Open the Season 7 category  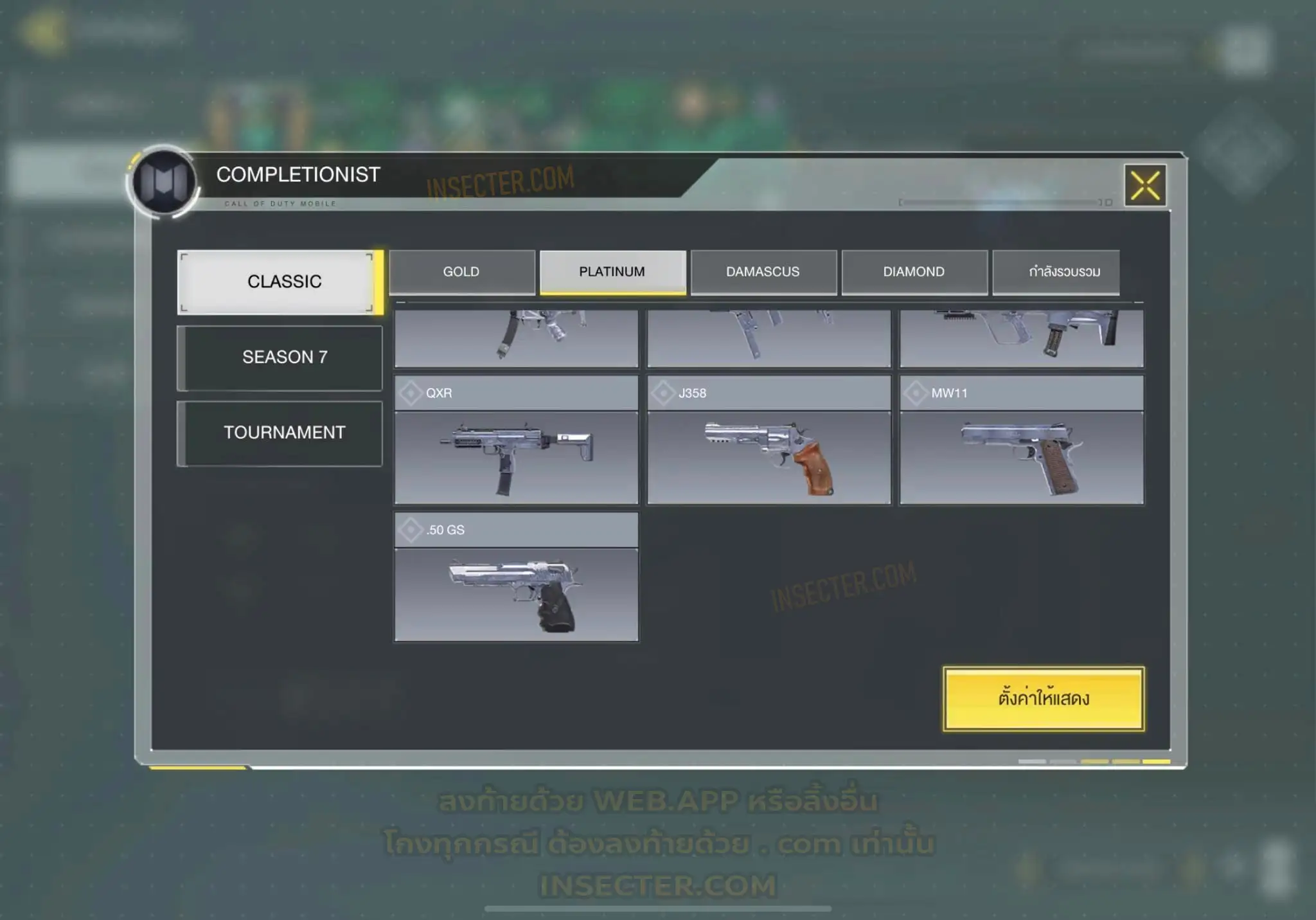(280, 357)
